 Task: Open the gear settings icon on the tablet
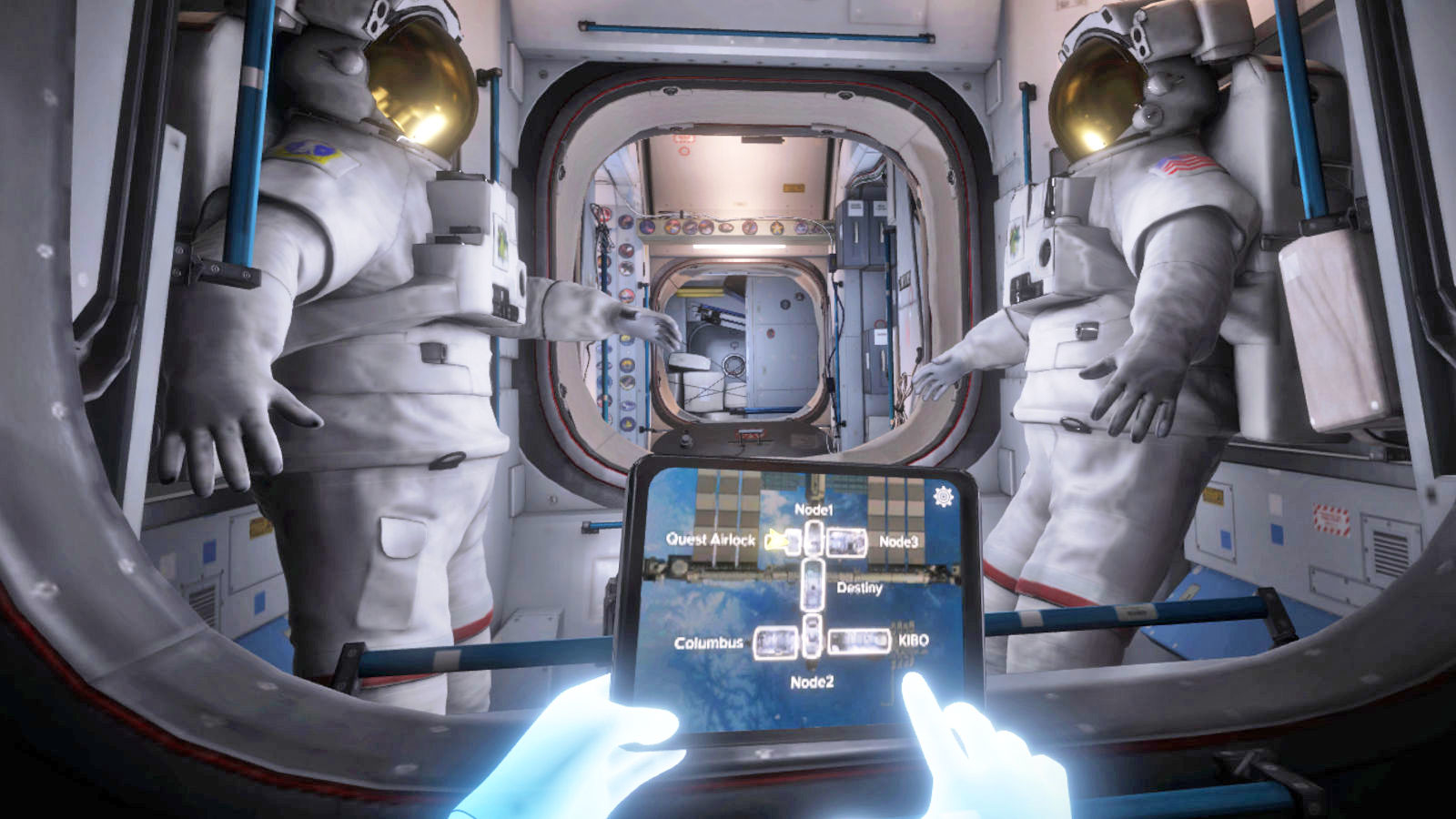[x=944, y=496]
